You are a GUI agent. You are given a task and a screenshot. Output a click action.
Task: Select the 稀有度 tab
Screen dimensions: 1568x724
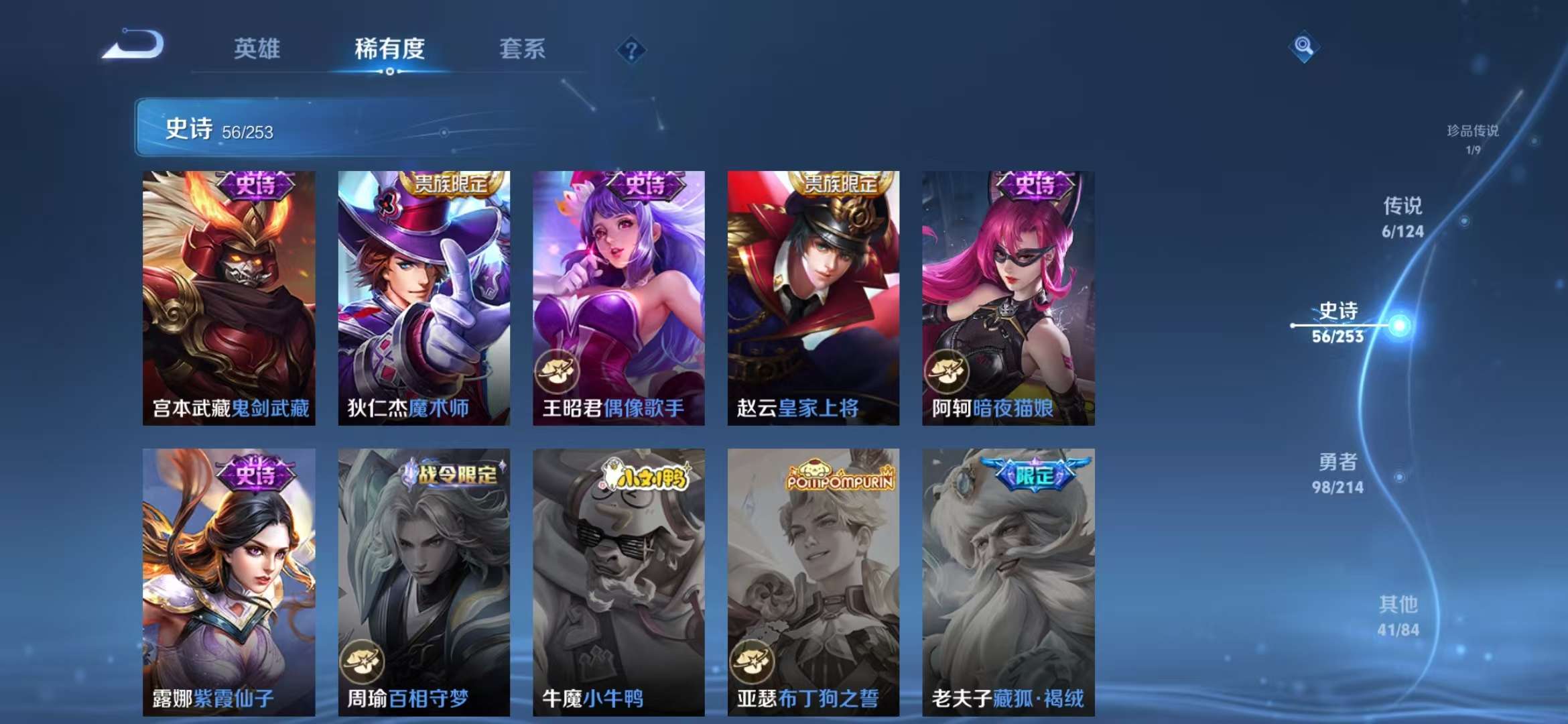(390, 49)
